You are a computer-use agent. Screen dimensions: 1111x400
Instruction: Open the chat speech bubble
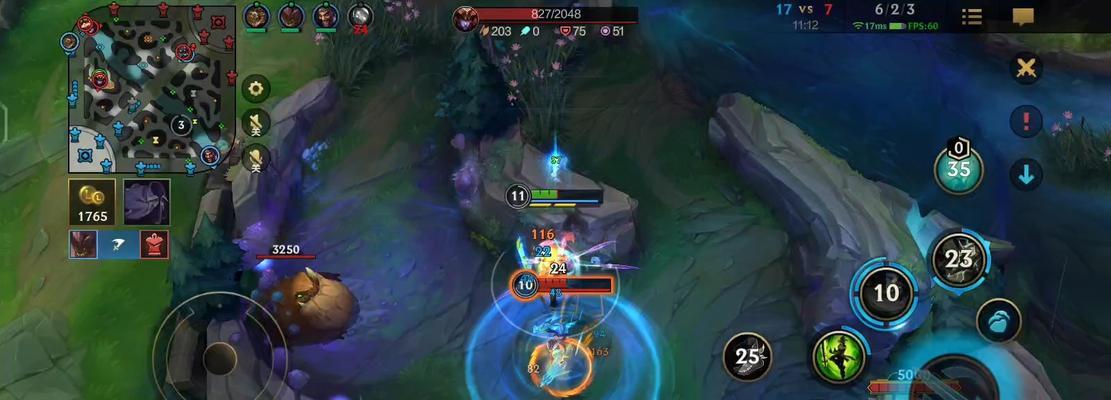click(x=1022, y=17)
